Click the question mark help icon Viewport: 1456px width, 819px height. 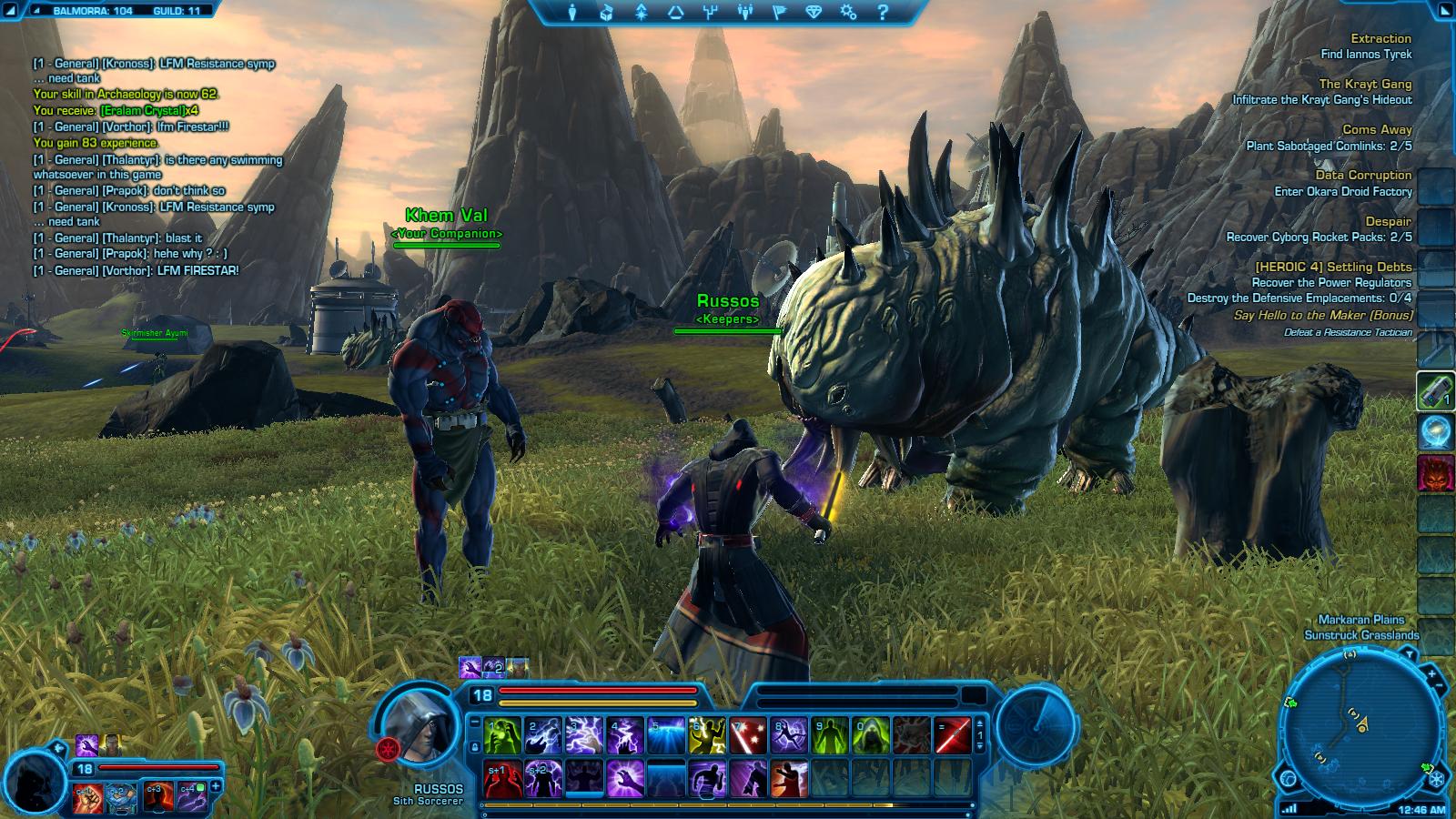pos(883,12)
